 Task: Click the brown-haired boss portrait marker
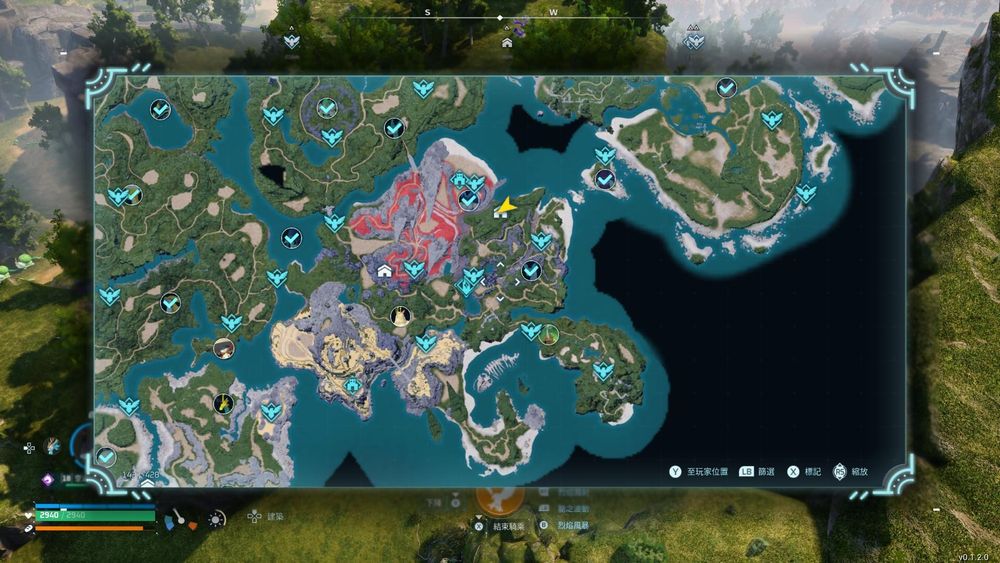coord(224,348)
